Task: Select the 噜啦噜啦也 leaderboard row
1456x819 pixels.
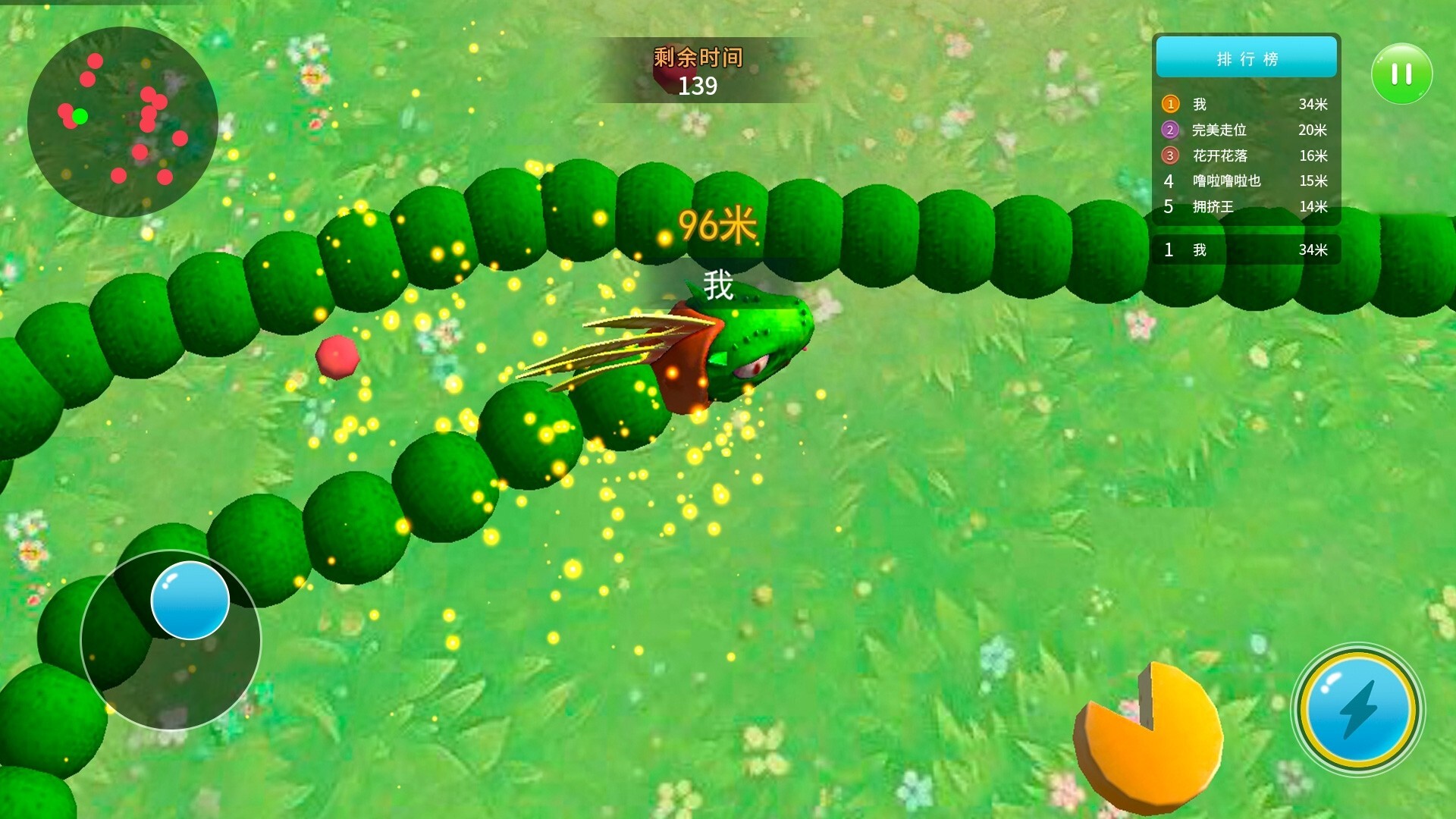Action: tap(1246, 180)
